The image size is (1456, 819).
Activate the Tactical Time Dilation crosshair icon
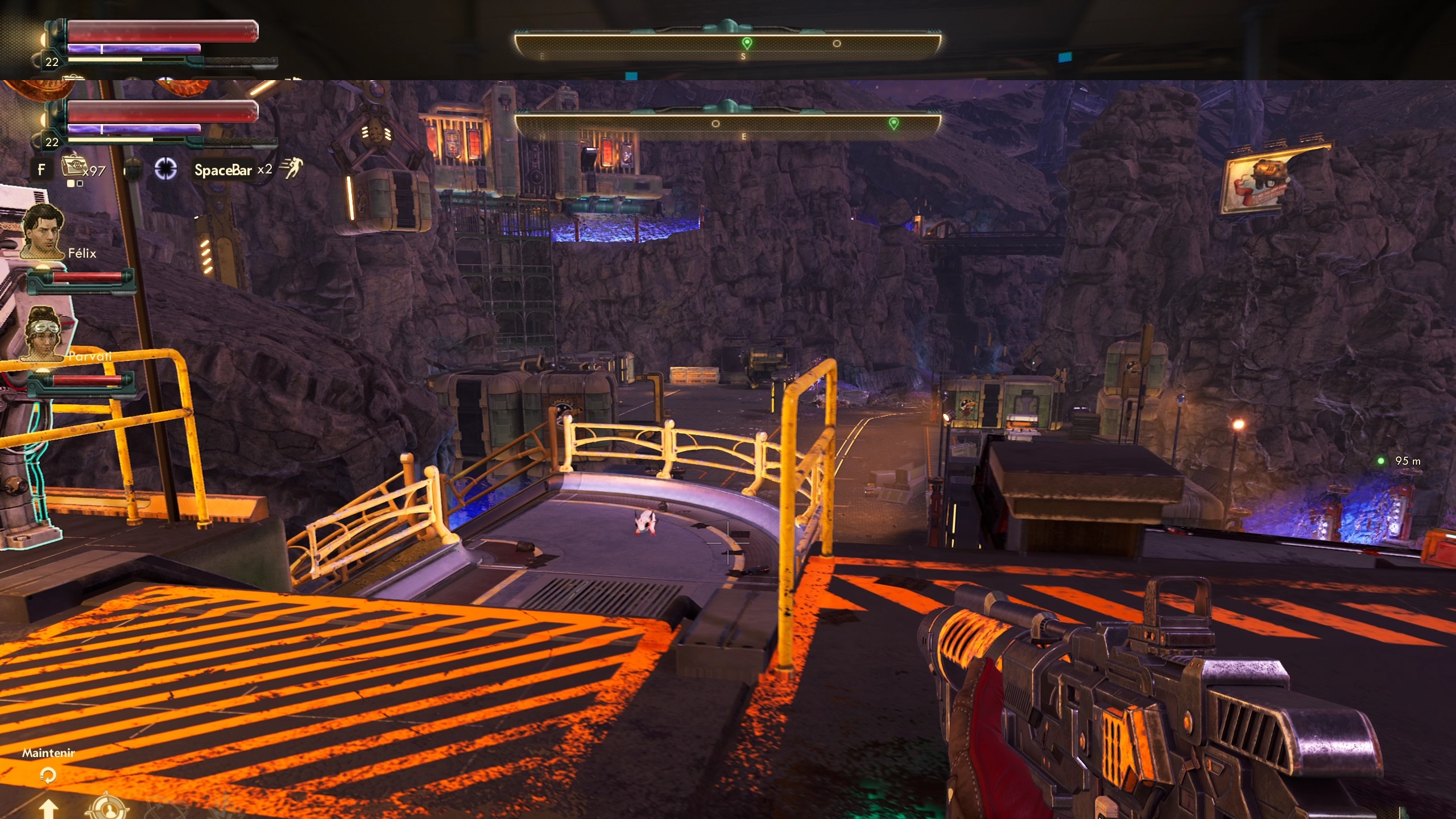(166, 169)
